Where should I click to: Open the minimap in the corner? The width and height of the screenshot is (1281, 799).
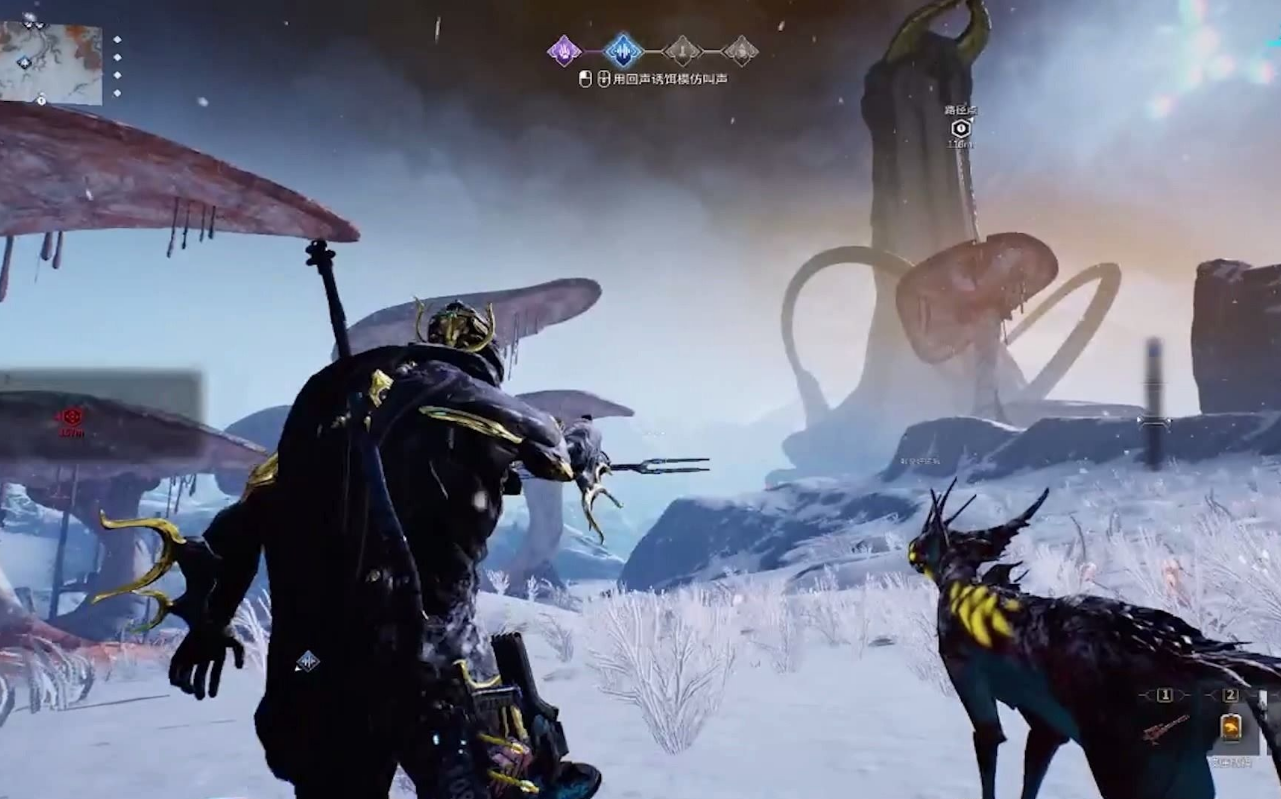tap(51, 62)
